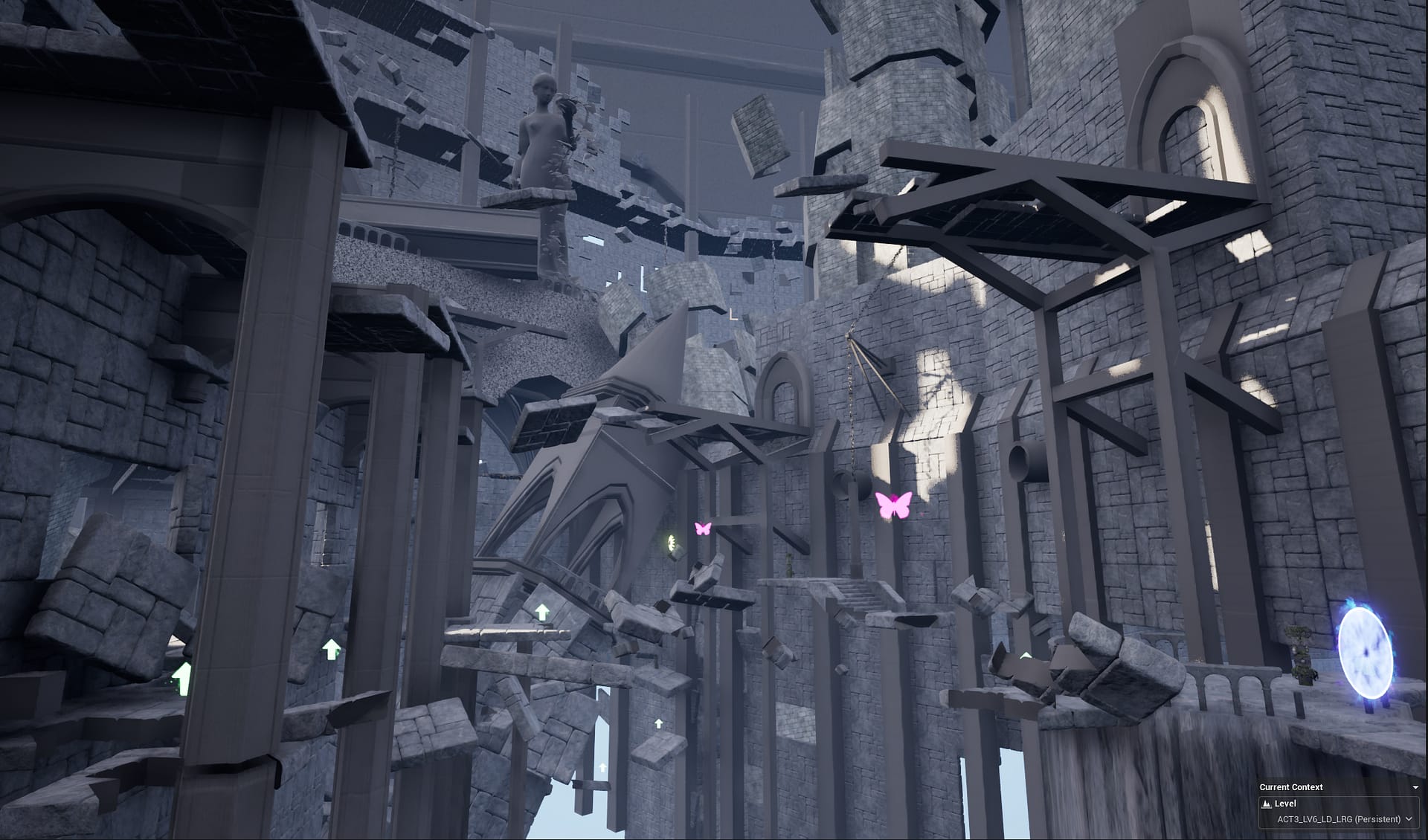Viewport: 1428px width, 840px height.
Task: Open the ACT3_LV6_LD_LRG (Persistent) level dropdown
Action: coord(1338,819)
